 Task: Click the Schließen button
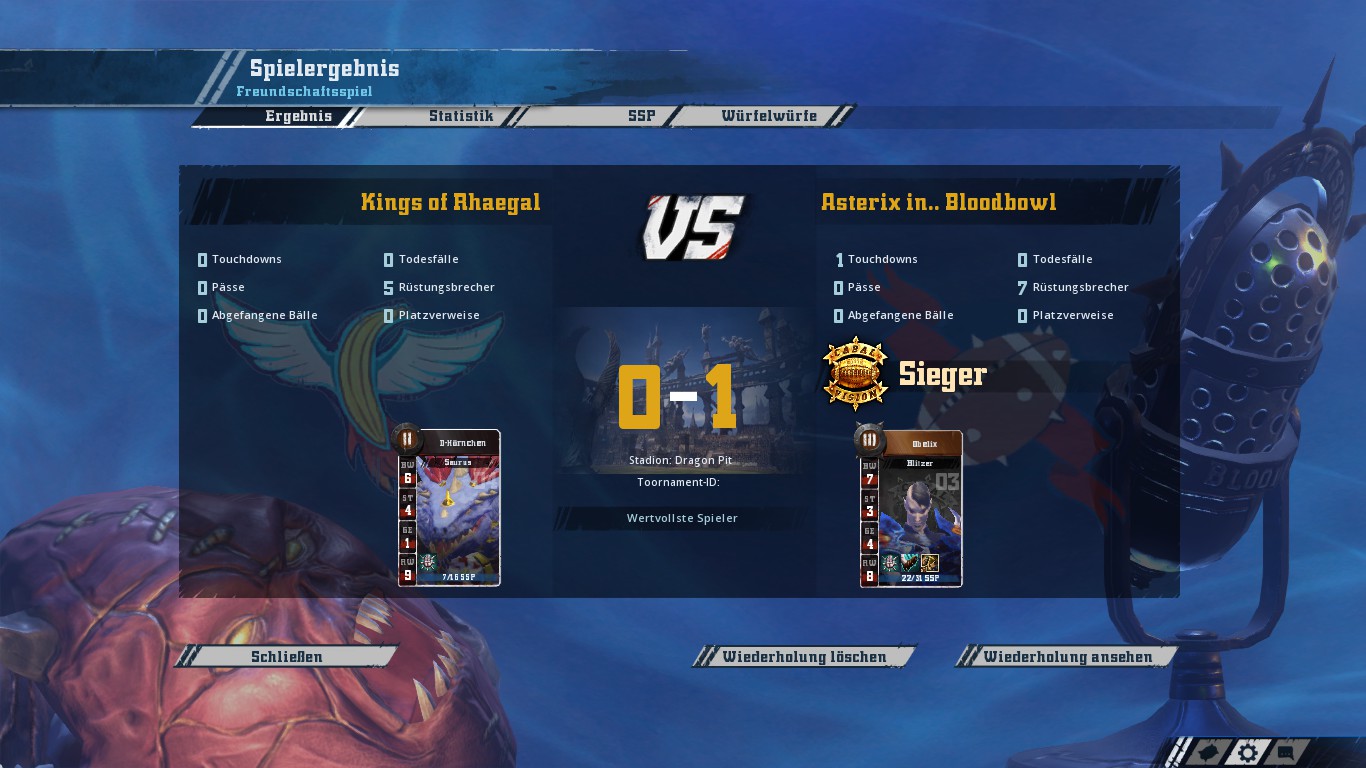[287, 657]
